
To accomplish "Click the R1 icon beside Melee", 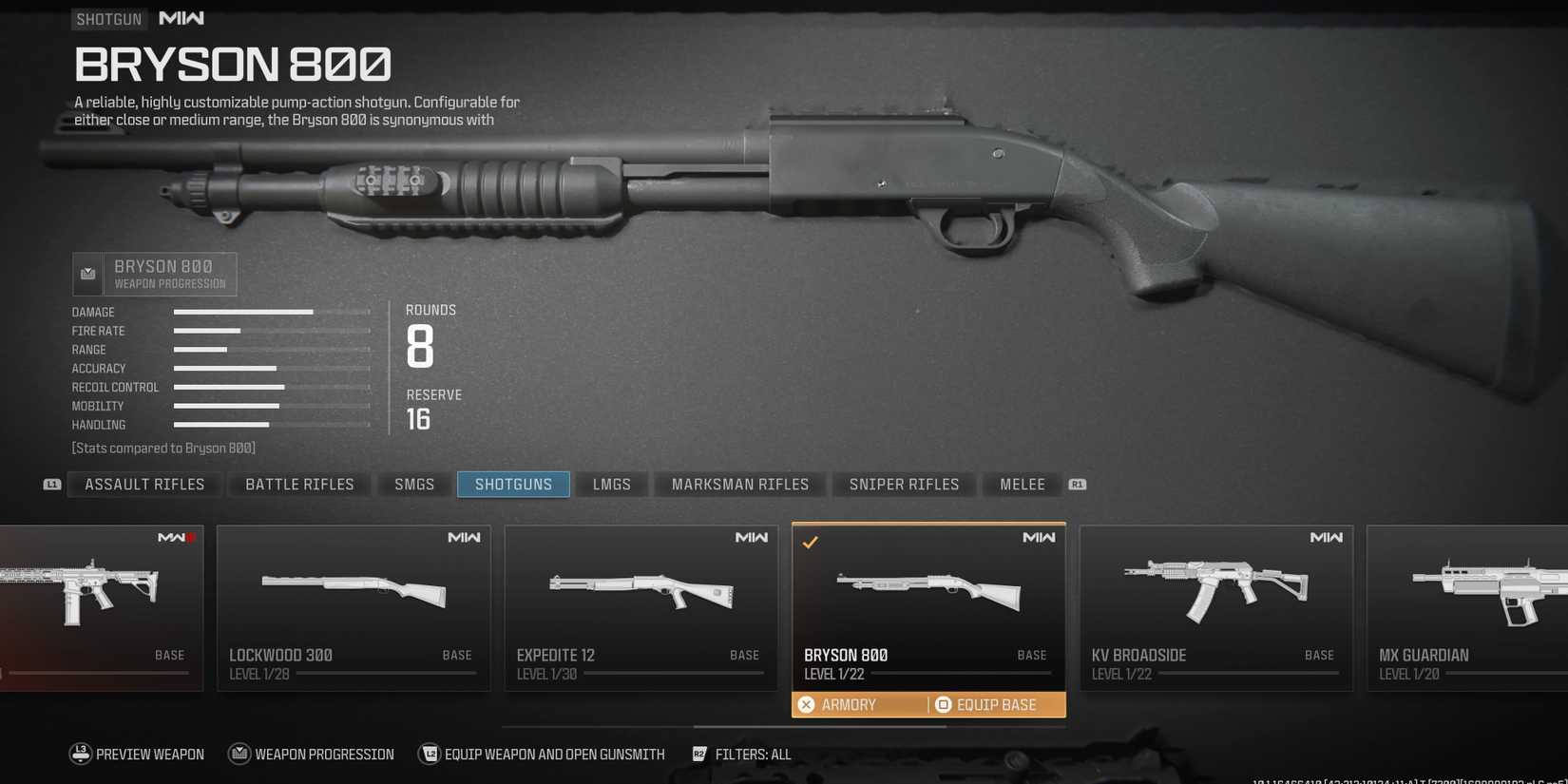I will coord(1078,485).
